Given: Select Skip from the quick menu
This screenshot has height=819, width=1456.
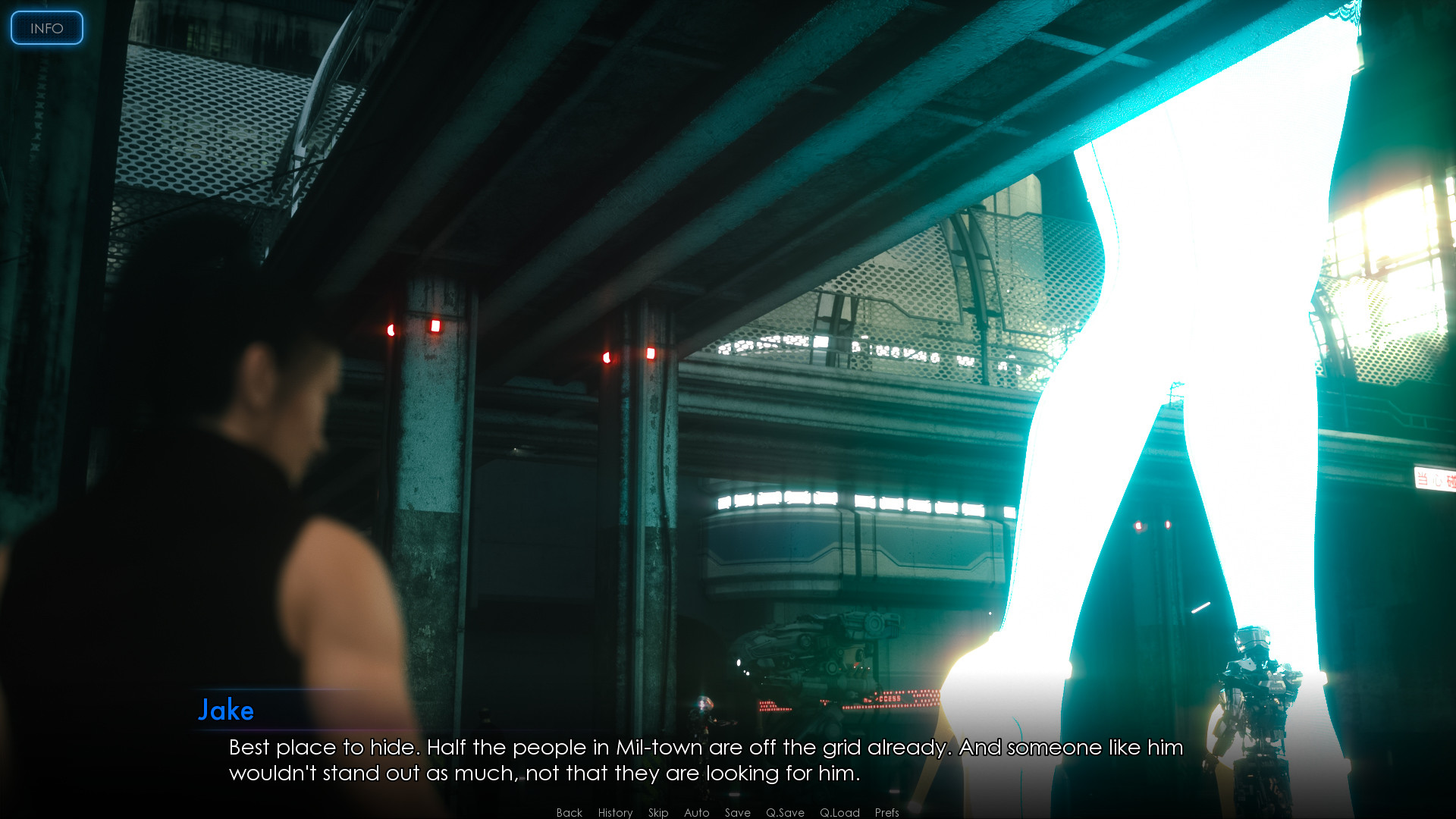Looking at the screenshot, I should (657, 812).
